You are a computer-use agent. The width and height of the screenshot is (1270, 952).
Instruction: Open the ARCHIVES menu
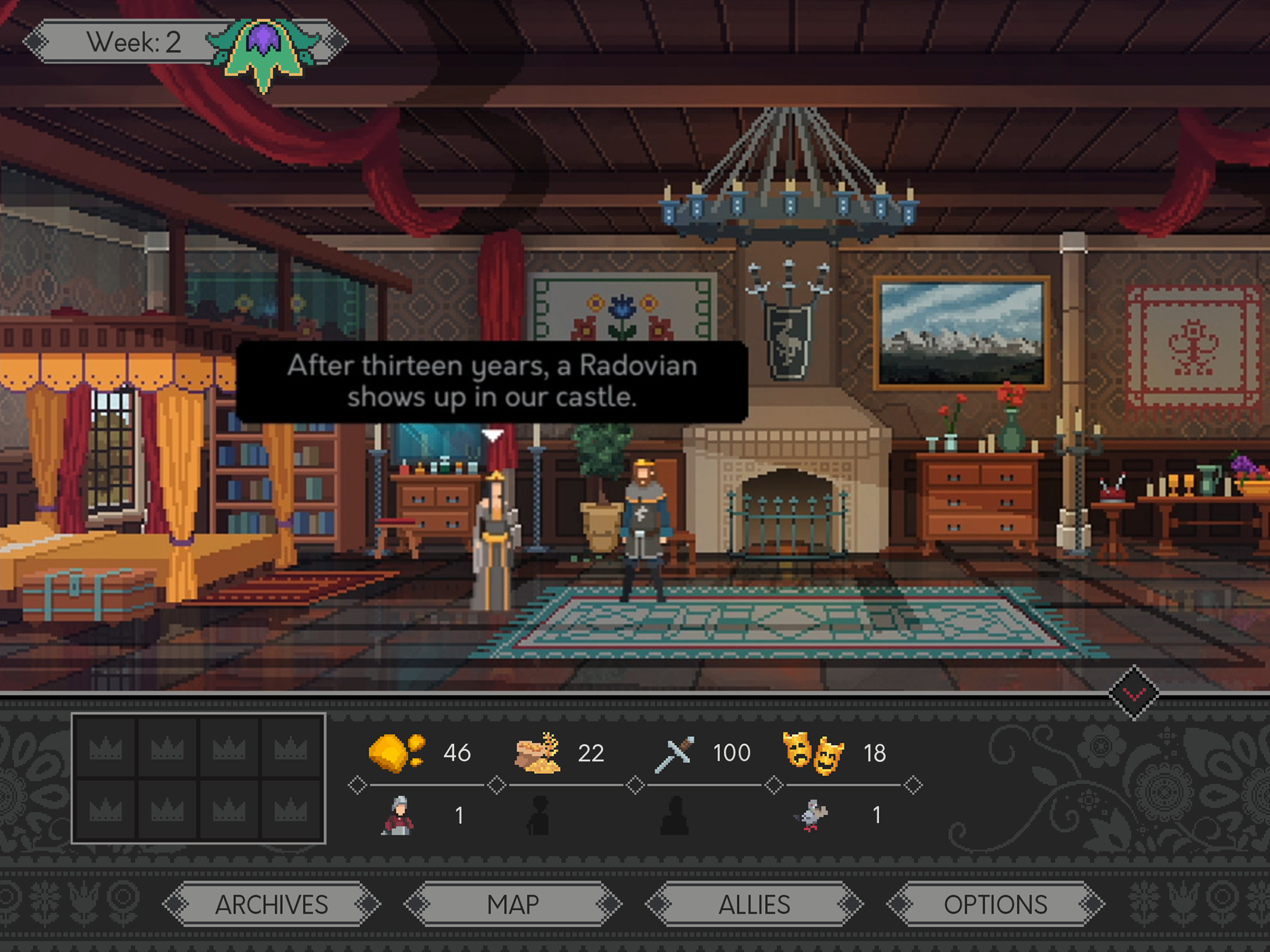coord(271,905)
